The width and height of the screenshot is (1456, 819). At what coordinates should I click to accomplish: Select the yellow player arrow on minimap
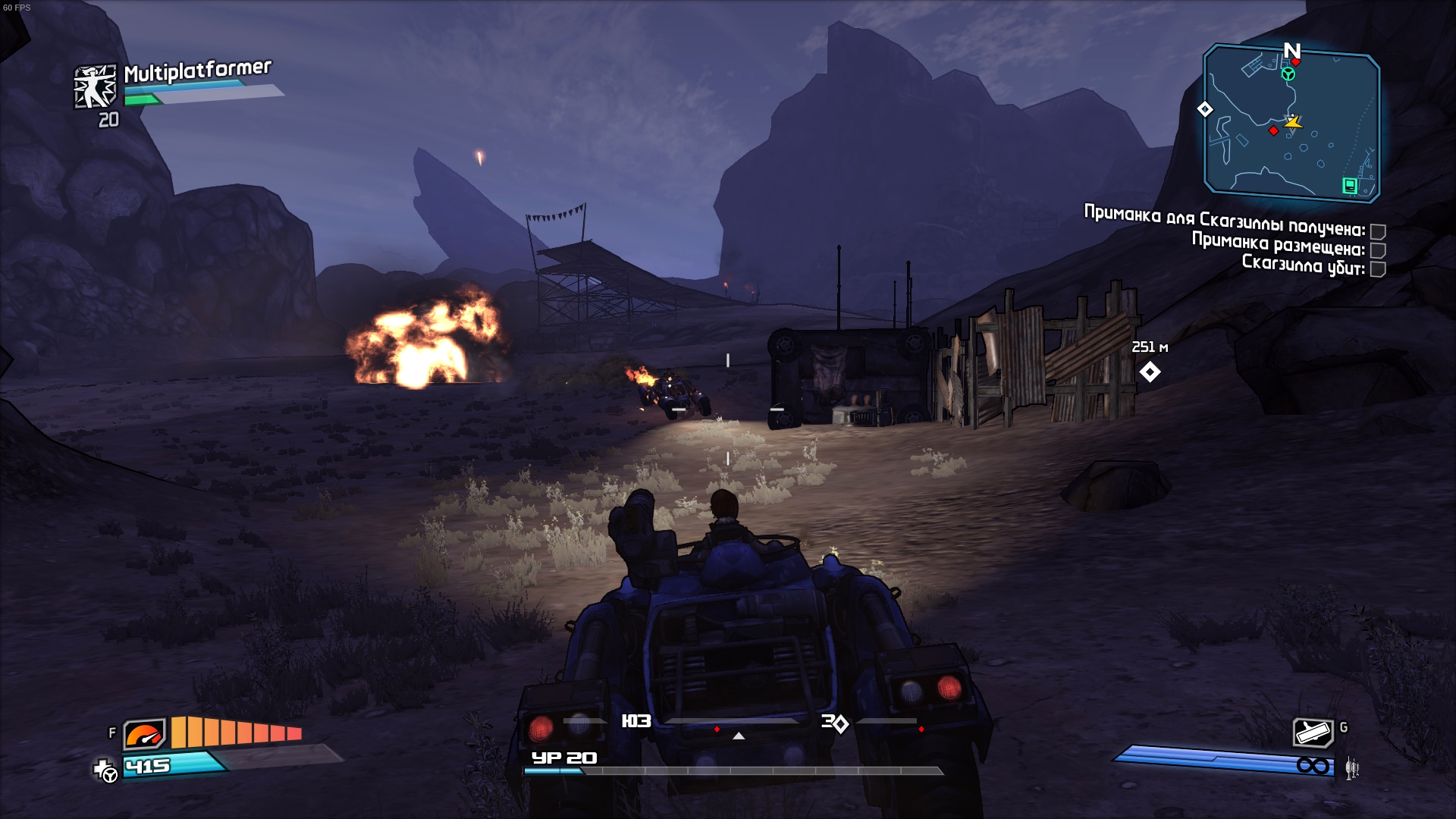1293,121
